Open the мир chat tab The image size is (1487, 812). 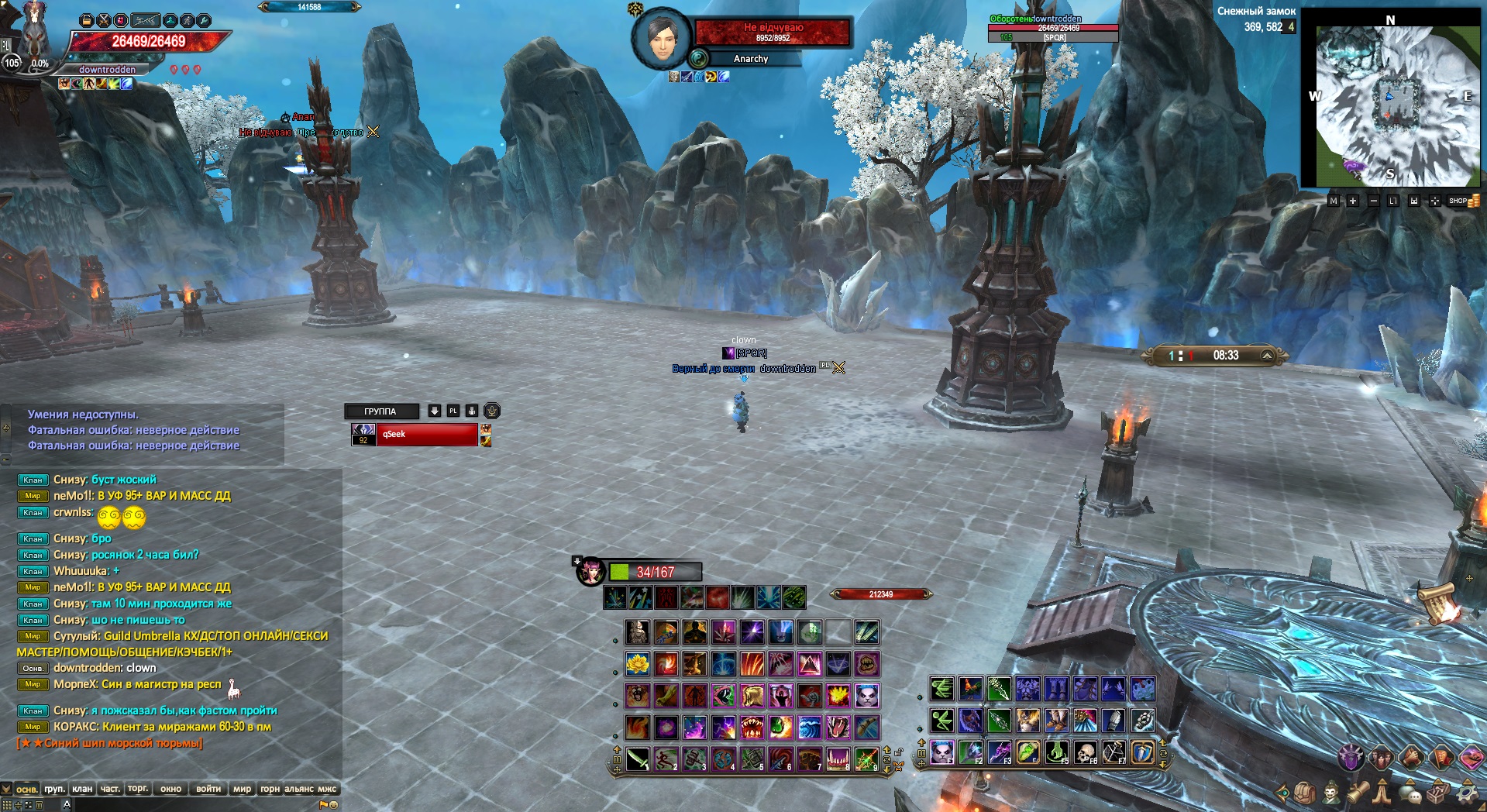[243, 789]
